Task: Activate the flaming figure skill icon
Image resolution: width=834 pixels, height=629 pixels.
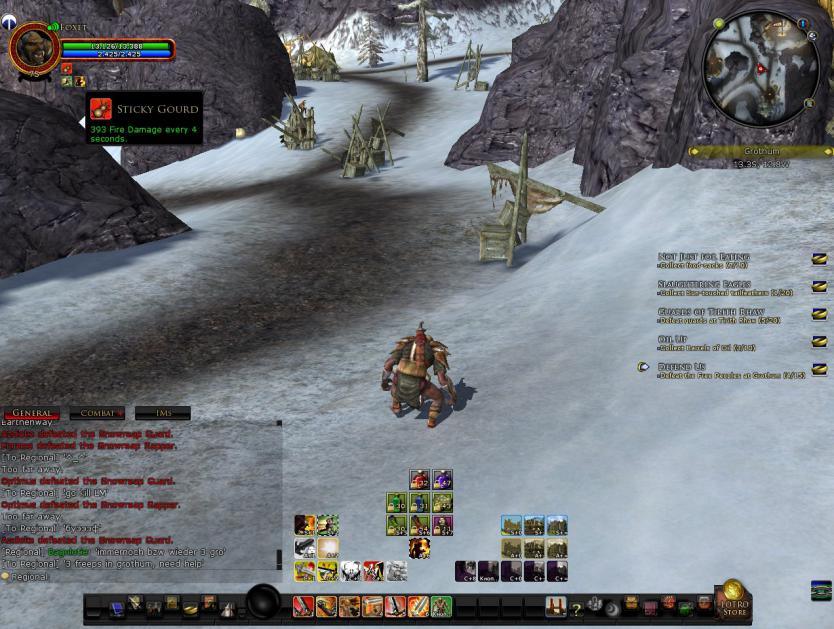Action: 419,547
